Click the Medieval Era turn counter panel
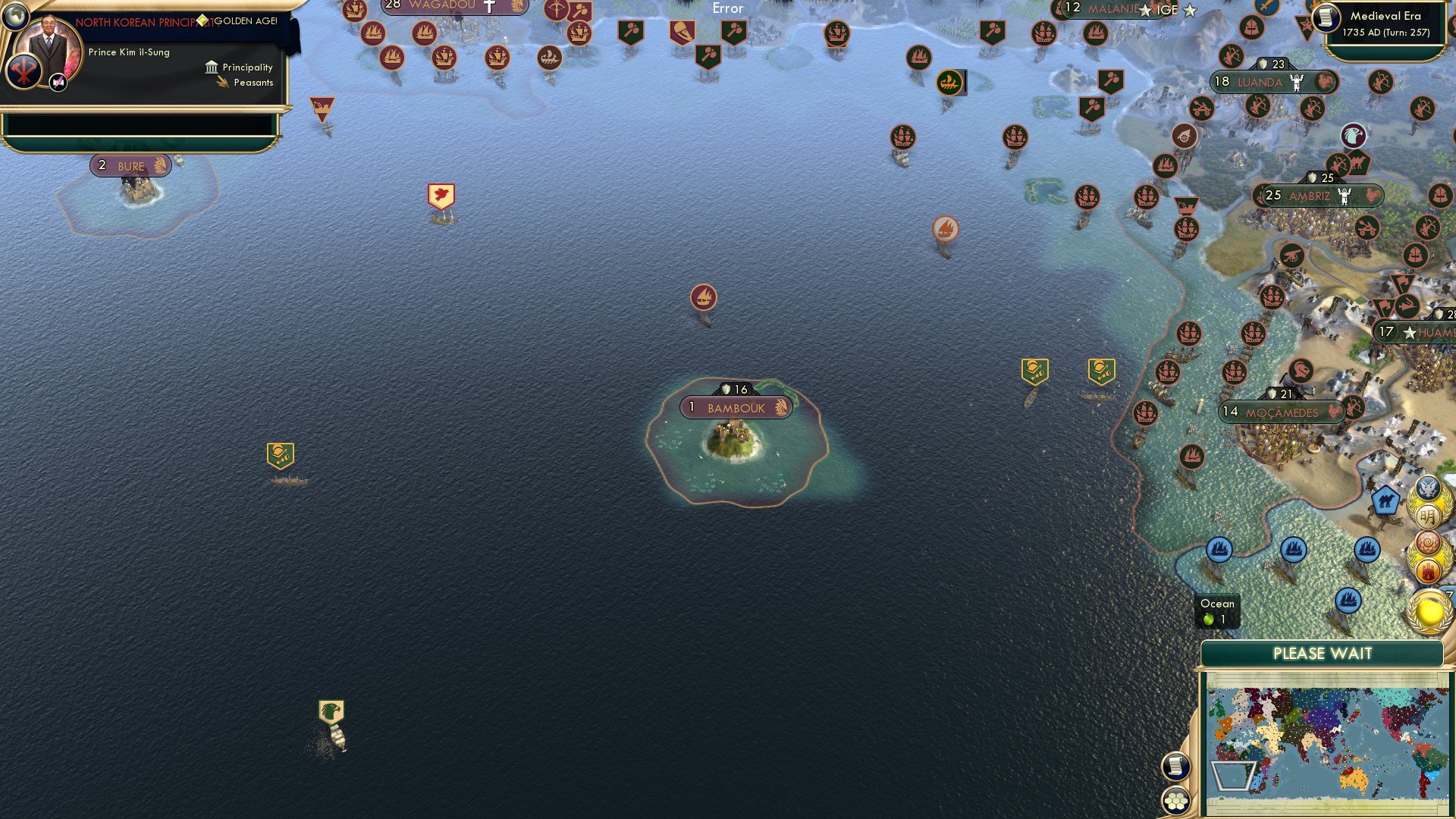This screenshot has height=819, width=1456. [1388, 23]
